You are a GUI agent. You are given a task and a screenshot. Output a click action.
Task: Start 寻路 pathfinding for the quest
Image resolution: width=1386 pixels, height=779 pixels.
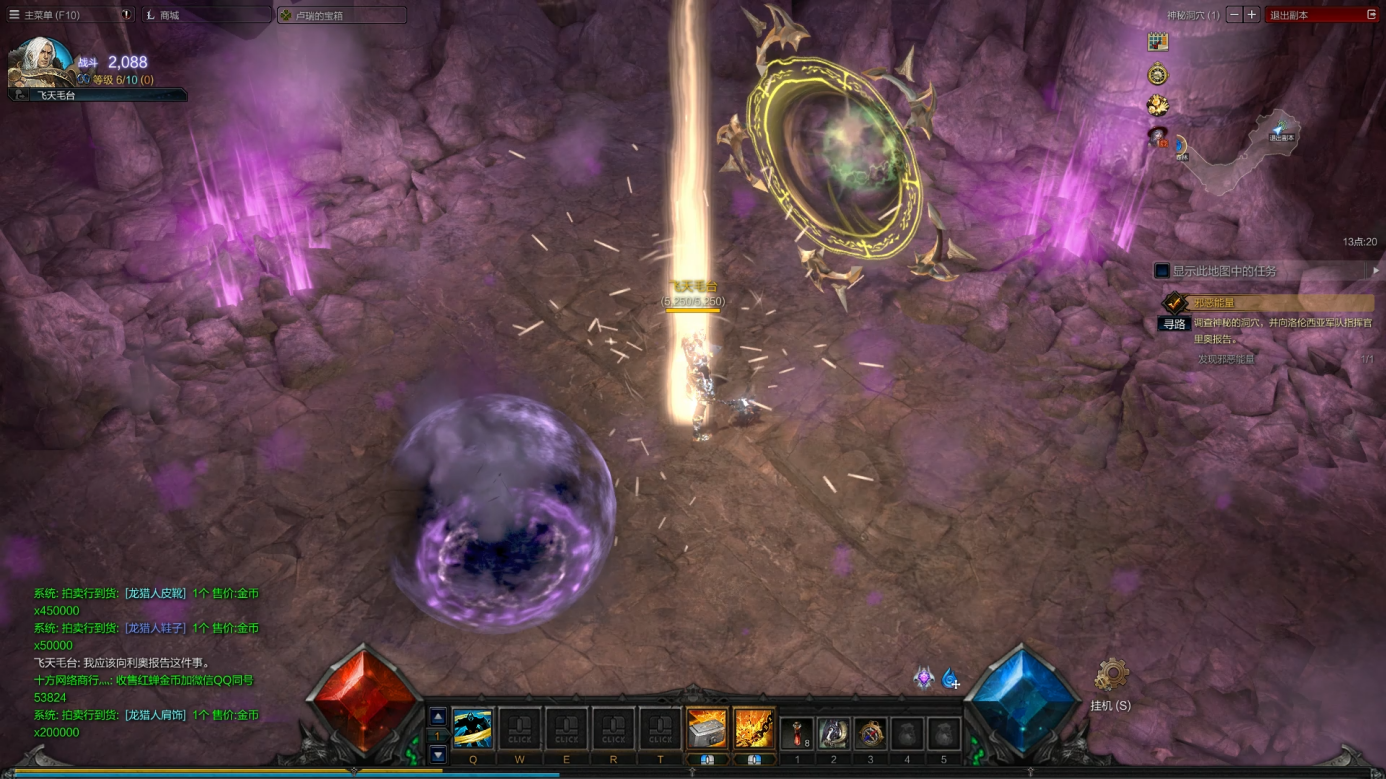pos(1174,324)
